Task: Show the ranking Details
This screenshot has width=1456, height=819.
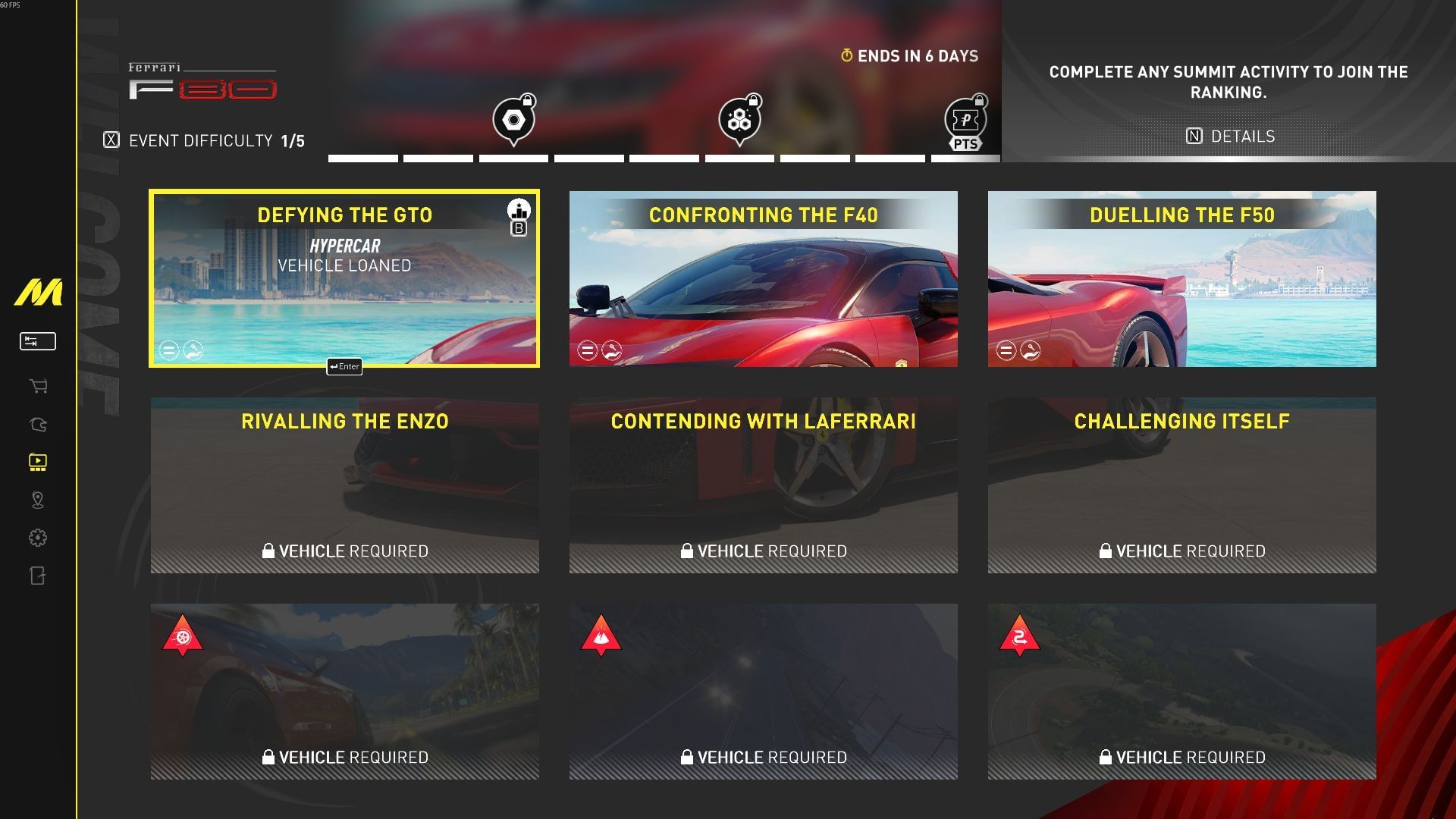Action: point(1230,136)
